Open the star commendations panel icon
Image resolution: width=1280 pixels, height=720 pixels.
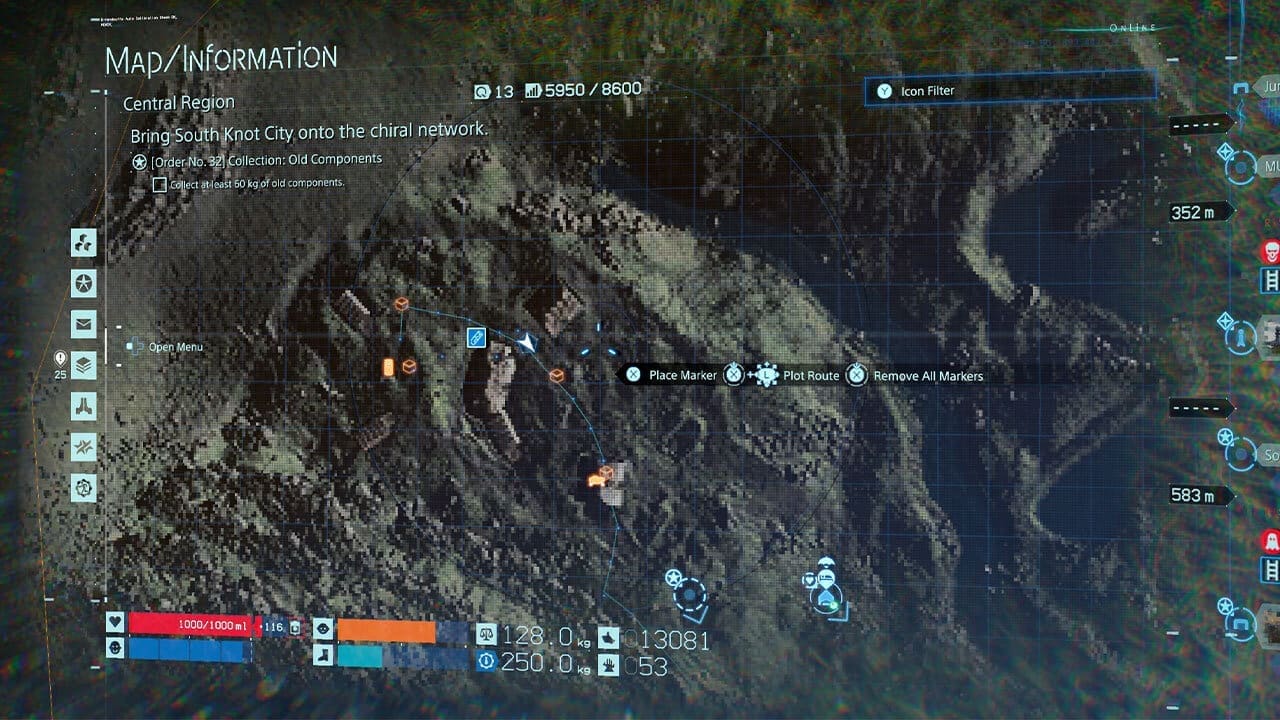coord(83,283)
